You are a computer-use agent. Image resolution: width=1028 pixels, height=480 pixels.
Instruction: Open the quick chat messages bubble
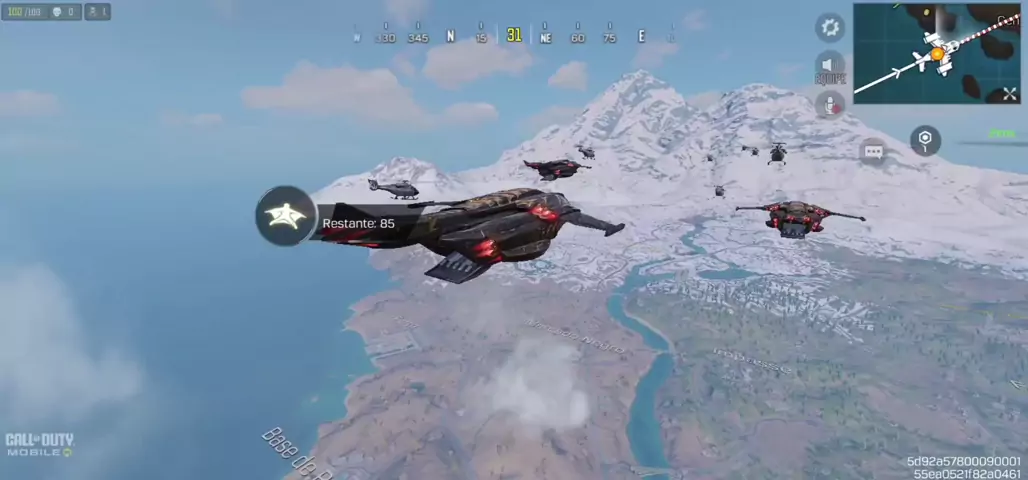[873, 151]
